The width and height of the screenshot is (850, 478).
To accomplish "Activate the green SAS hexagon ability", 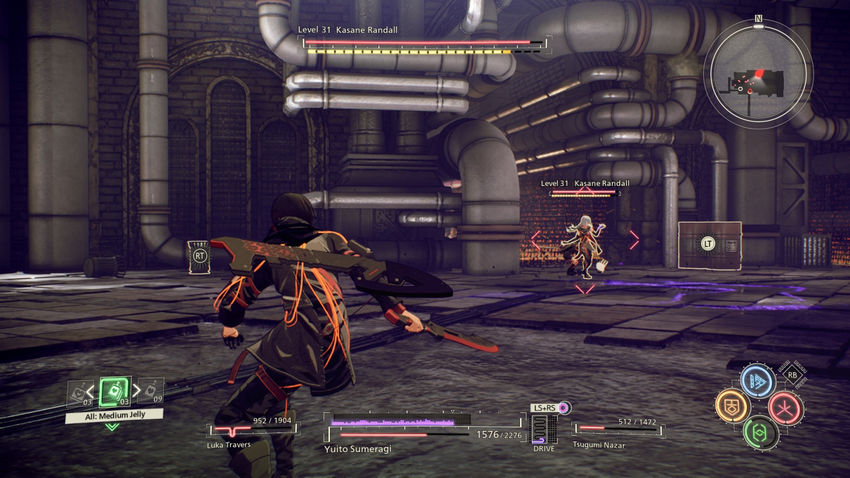I will point(759,432).
